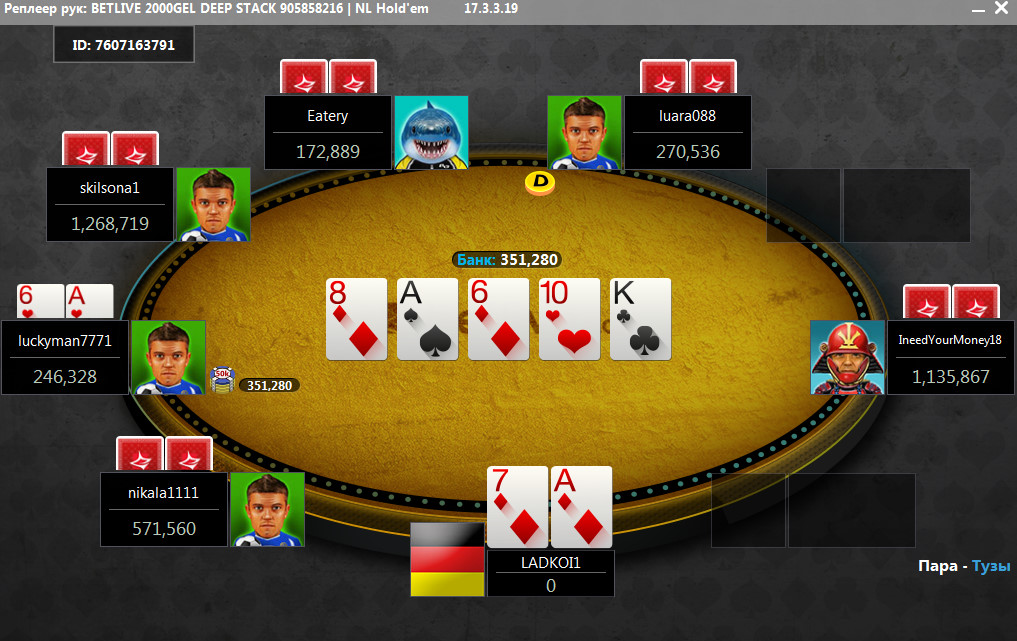Select skilsona1's player panel
Image resolution: width=1017 pixels, height=641 pixels.
110,204
